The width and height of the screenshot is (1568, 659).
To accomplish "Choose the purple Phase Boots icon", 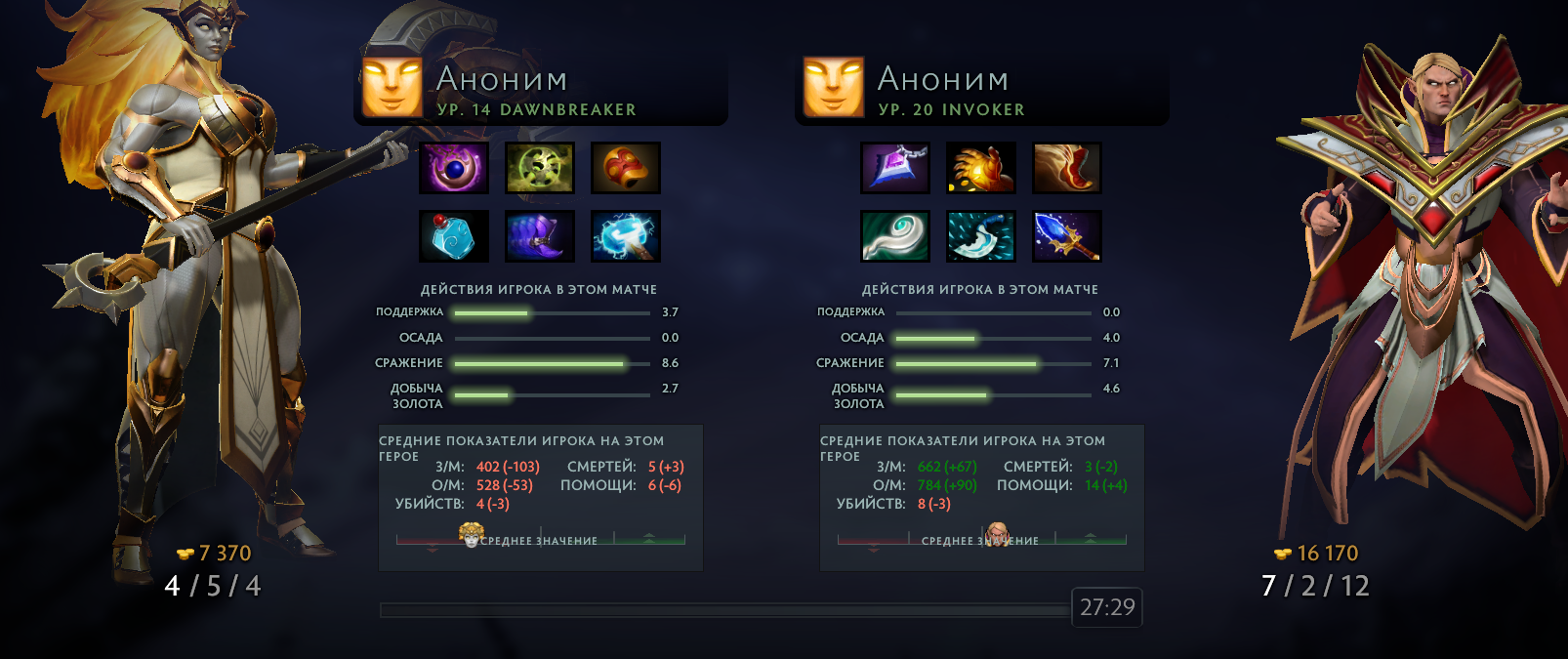I will point(540,236).
